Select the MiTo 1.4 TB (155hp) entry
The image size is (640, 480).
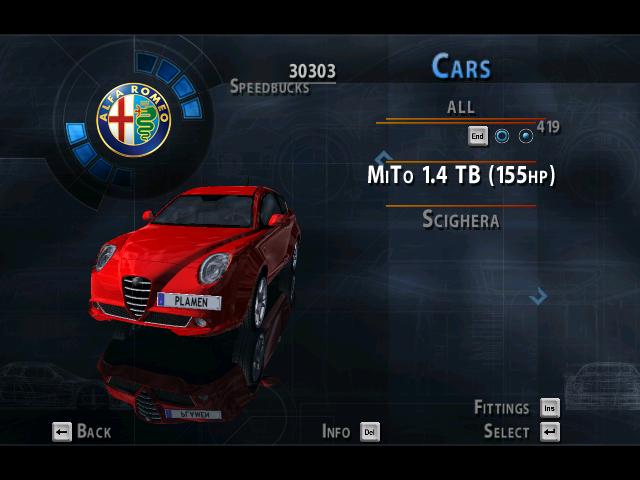point(461,176)
